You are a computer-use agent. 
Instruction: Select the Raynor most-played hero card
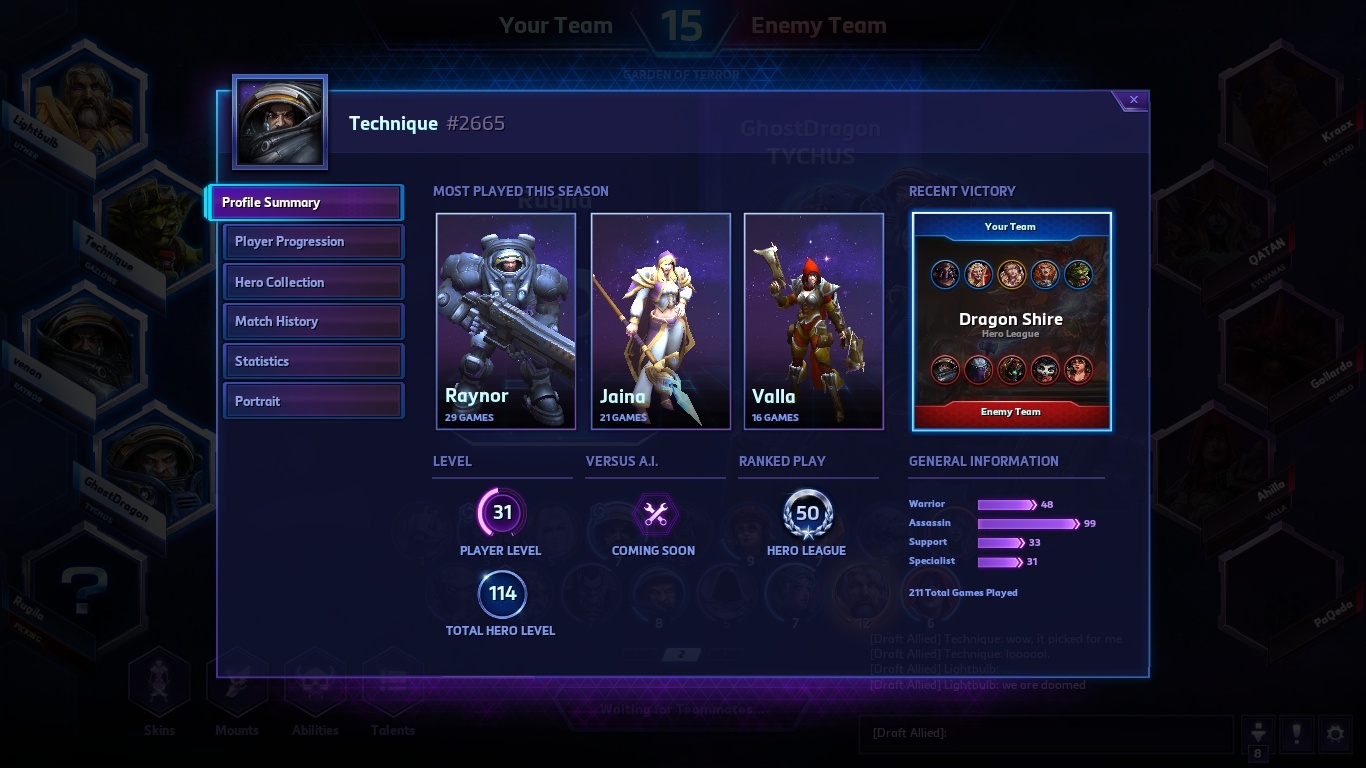click(x=506, y=321)
